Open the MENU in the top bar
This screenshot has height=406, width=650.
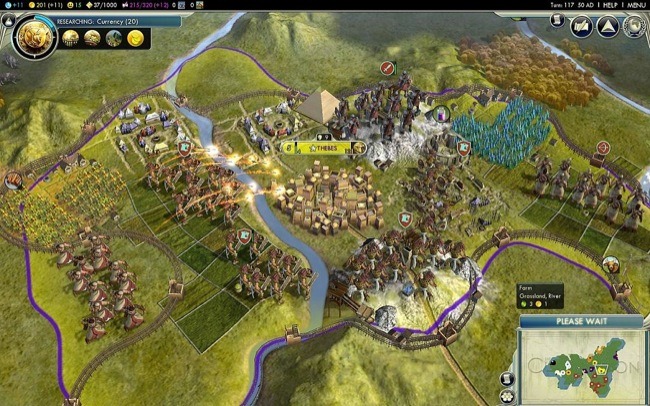coord(634,5)
